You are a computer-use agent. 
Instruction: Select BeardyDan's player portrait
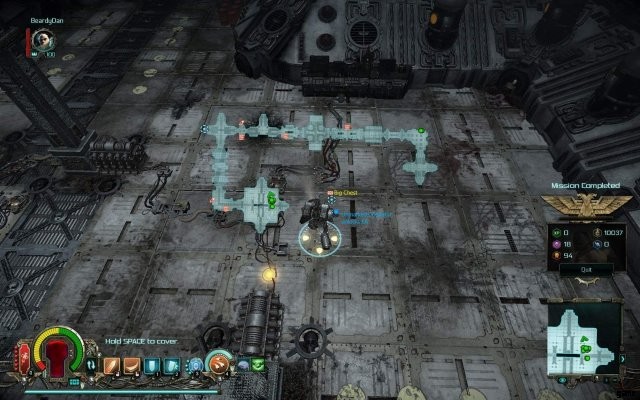coord(42,38)
